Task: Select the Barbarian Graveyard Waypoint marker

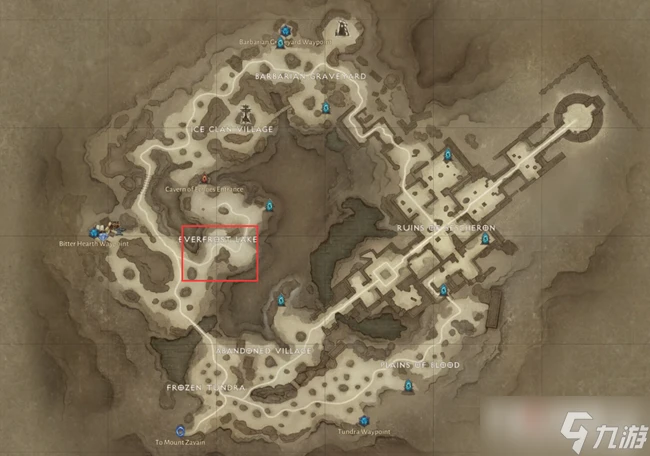Action: (288, 30)
